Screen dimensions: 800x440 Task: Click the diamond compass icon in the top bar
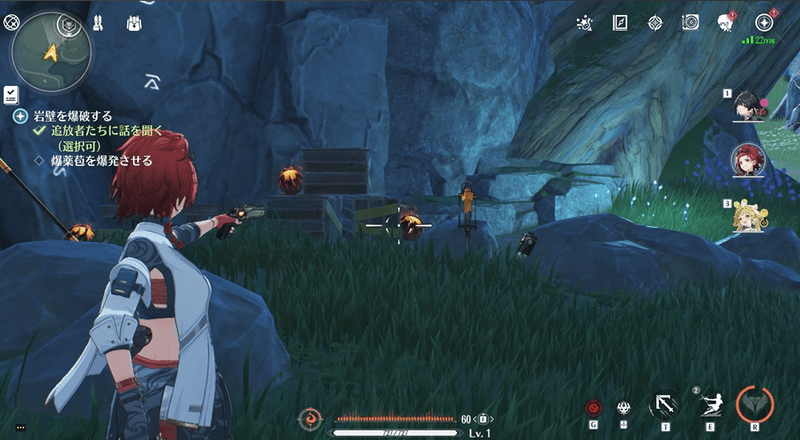click(655, 22)
